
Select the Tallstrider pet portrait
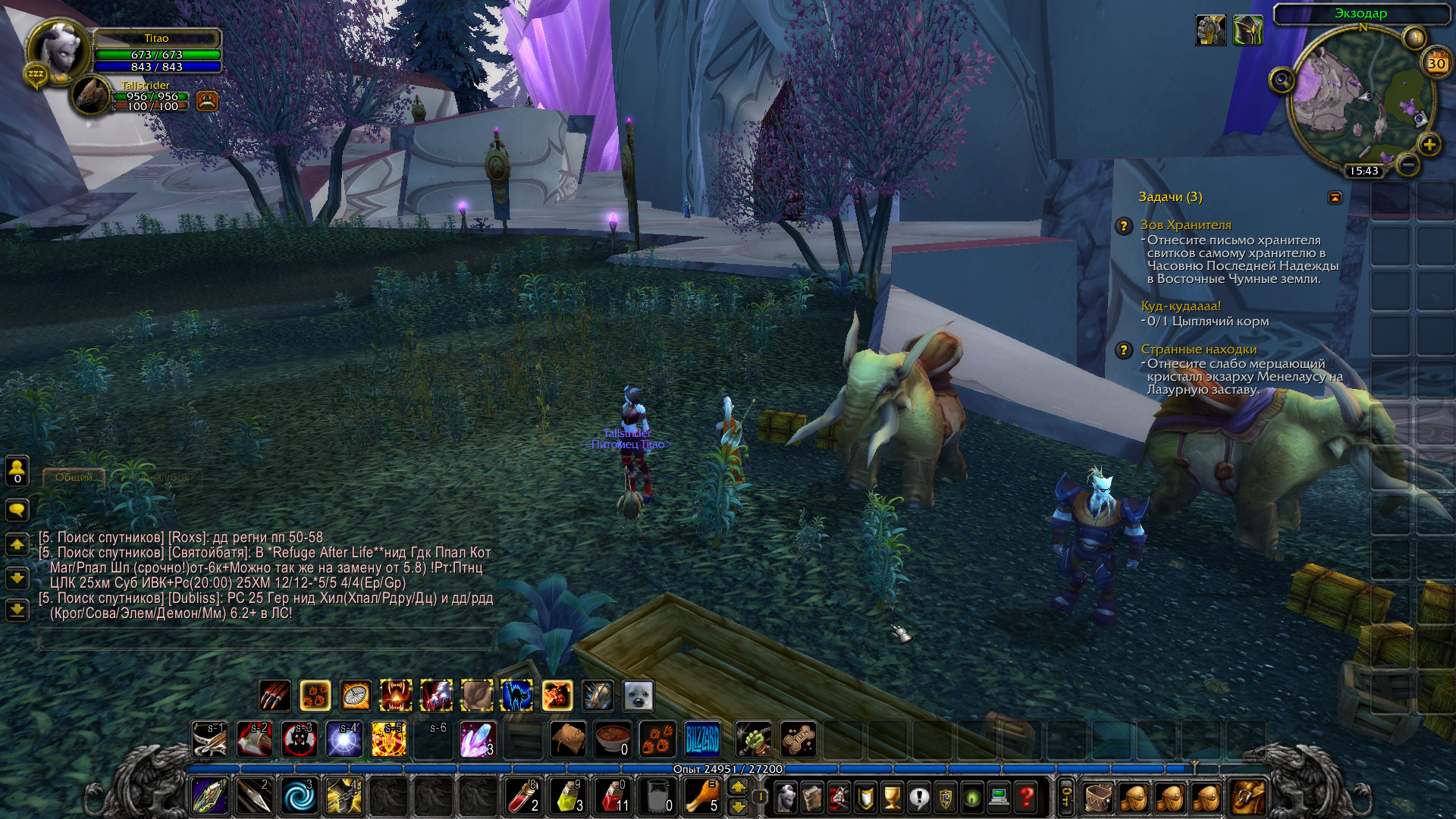point(91,96)
